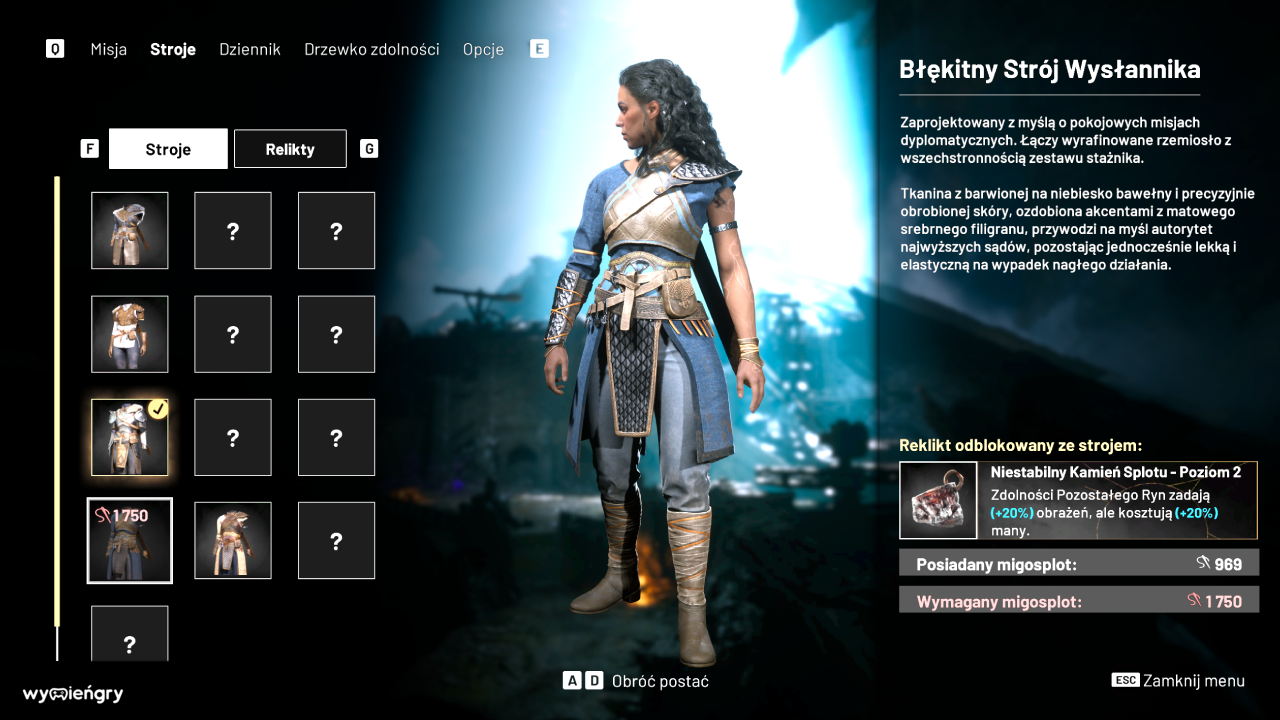Image resolution: width=1280 pixels, height=720 pixels.
Task: Switch to the Relikty sub-tab
Action: click(x=290, y=149)
